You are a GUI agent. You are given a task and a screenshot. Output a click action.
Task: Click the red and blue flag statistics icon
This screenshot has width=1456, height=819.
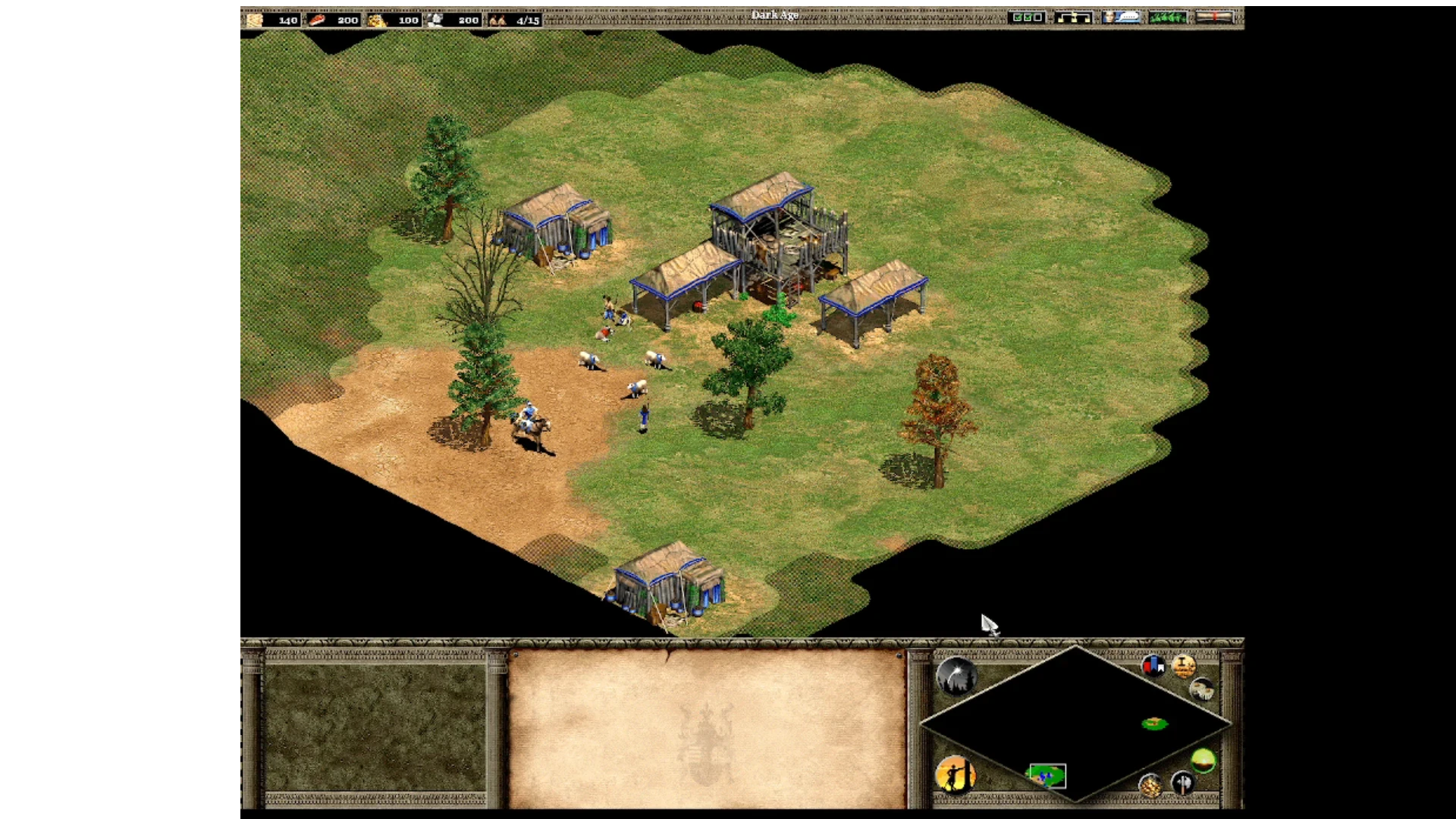tap(1153, 667)
